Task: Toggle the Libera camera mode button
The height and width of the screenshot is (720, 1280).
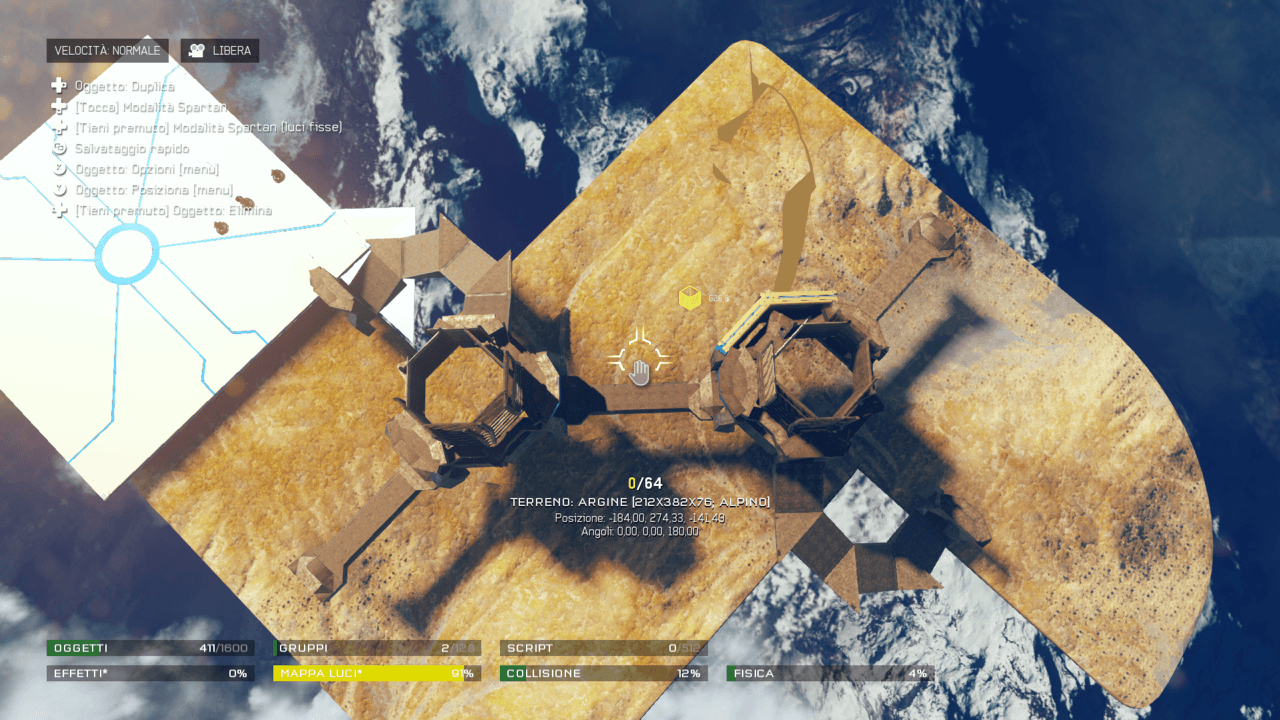Action: [220, 51]
